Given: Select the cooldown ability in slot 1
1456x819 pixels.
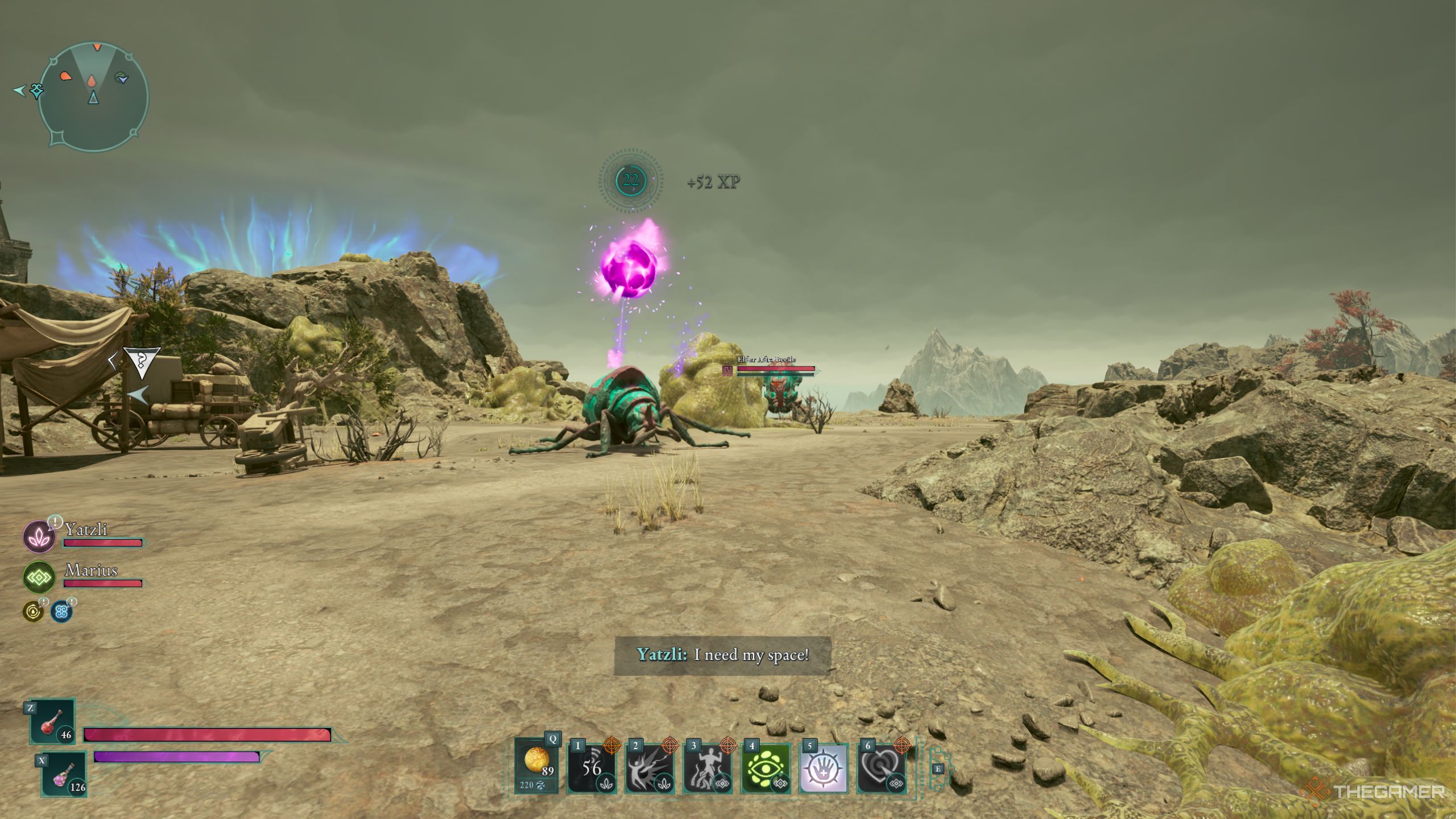Looking at the screenshot, I should pyautogui.click(x=591, y=768).
